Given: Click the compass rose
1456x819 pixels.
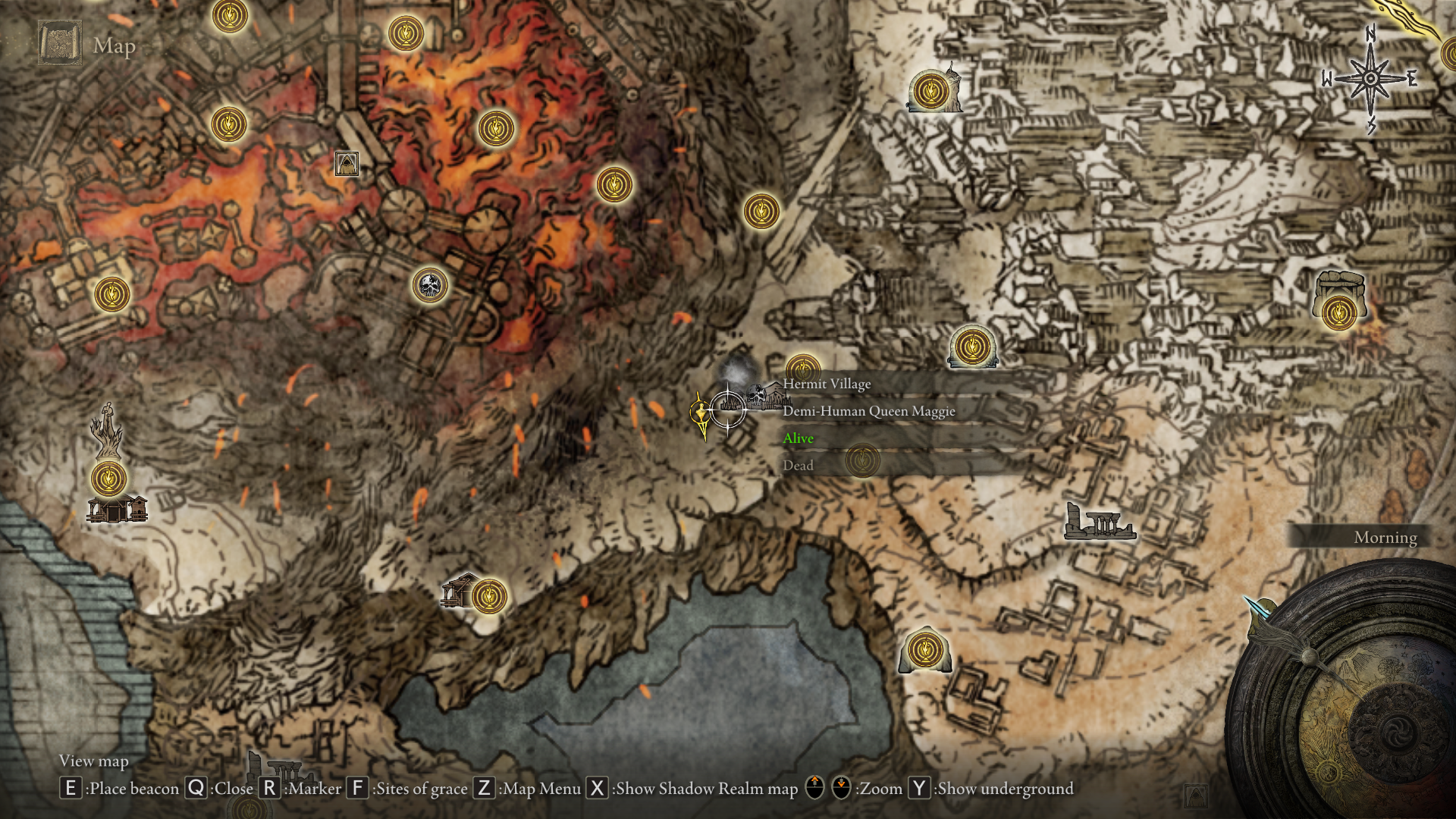Looking at the screenshot, I should click(1370, 79).
